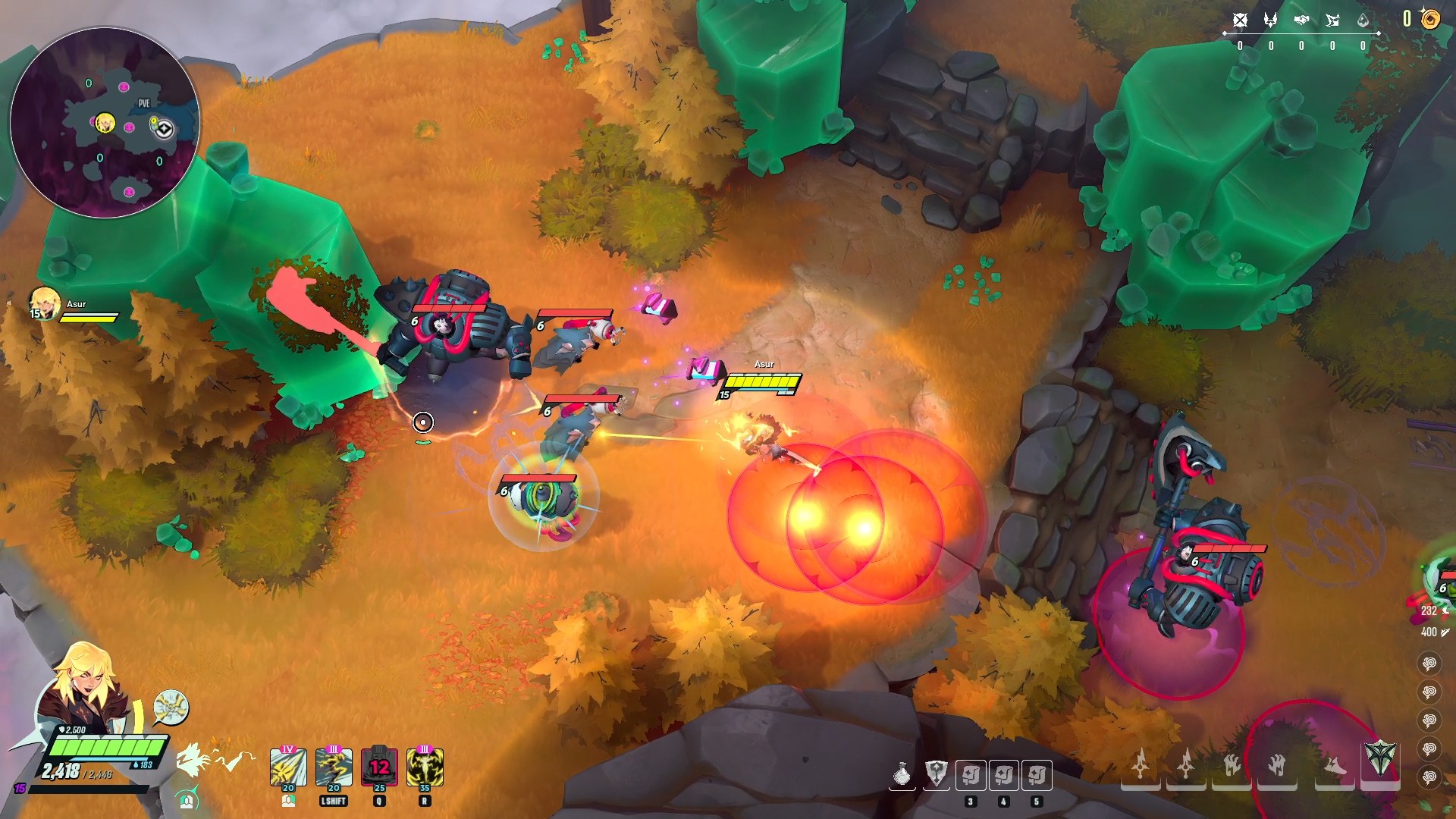Use the LSHIFT lightning dash ability

click(334, 767)
